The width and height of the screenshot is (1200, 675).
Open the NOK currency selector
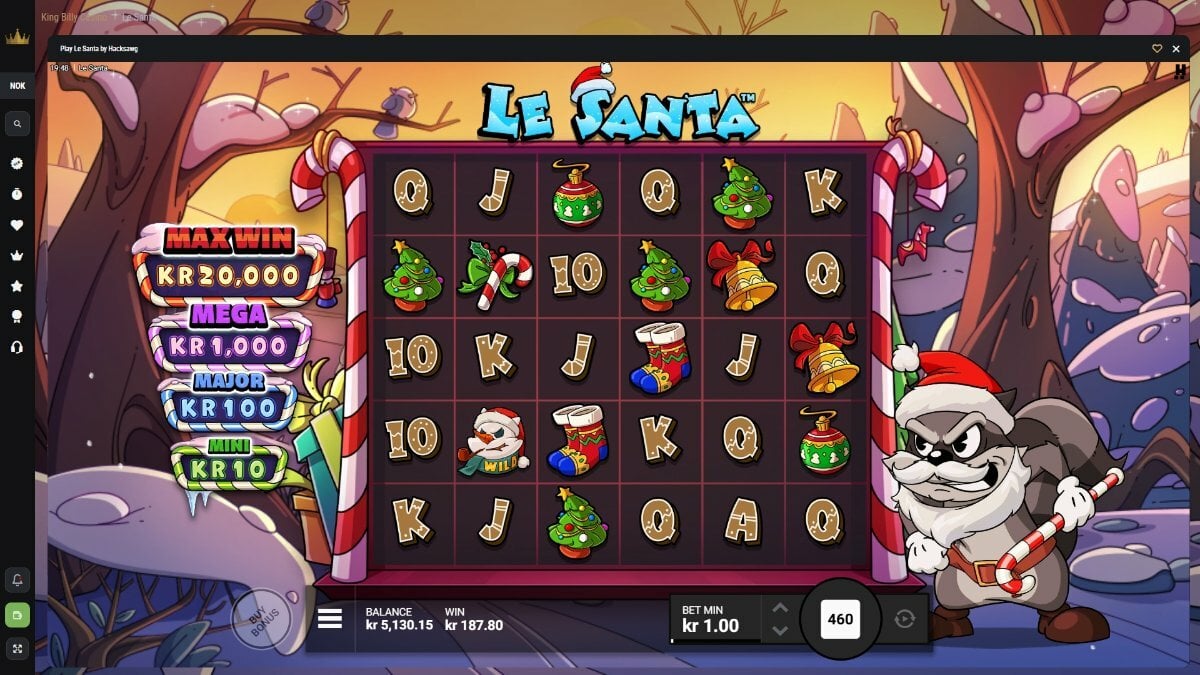pos(17,86)
